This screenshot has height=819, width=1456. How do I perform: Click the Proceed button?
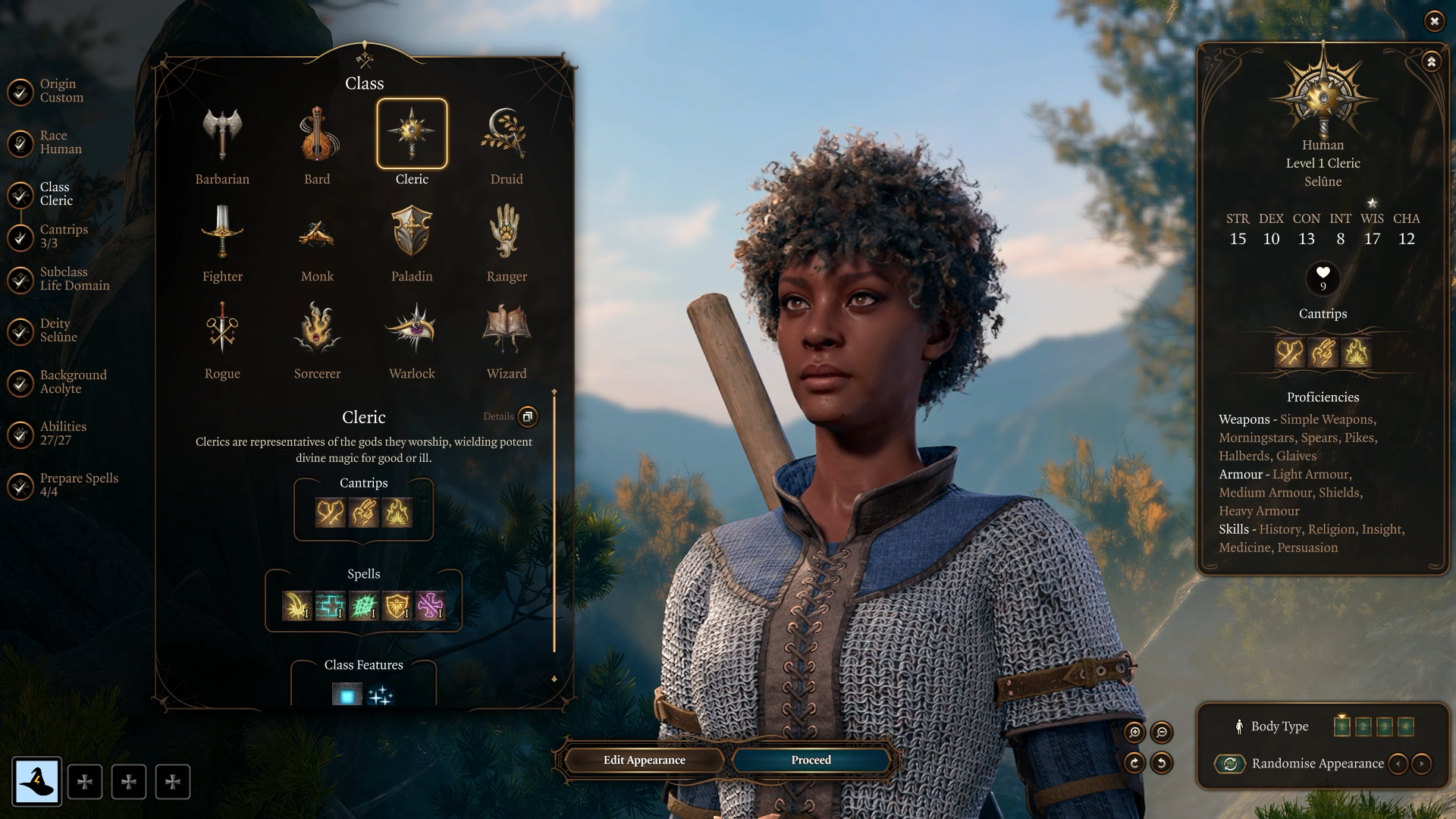click(x=809, y=760)
